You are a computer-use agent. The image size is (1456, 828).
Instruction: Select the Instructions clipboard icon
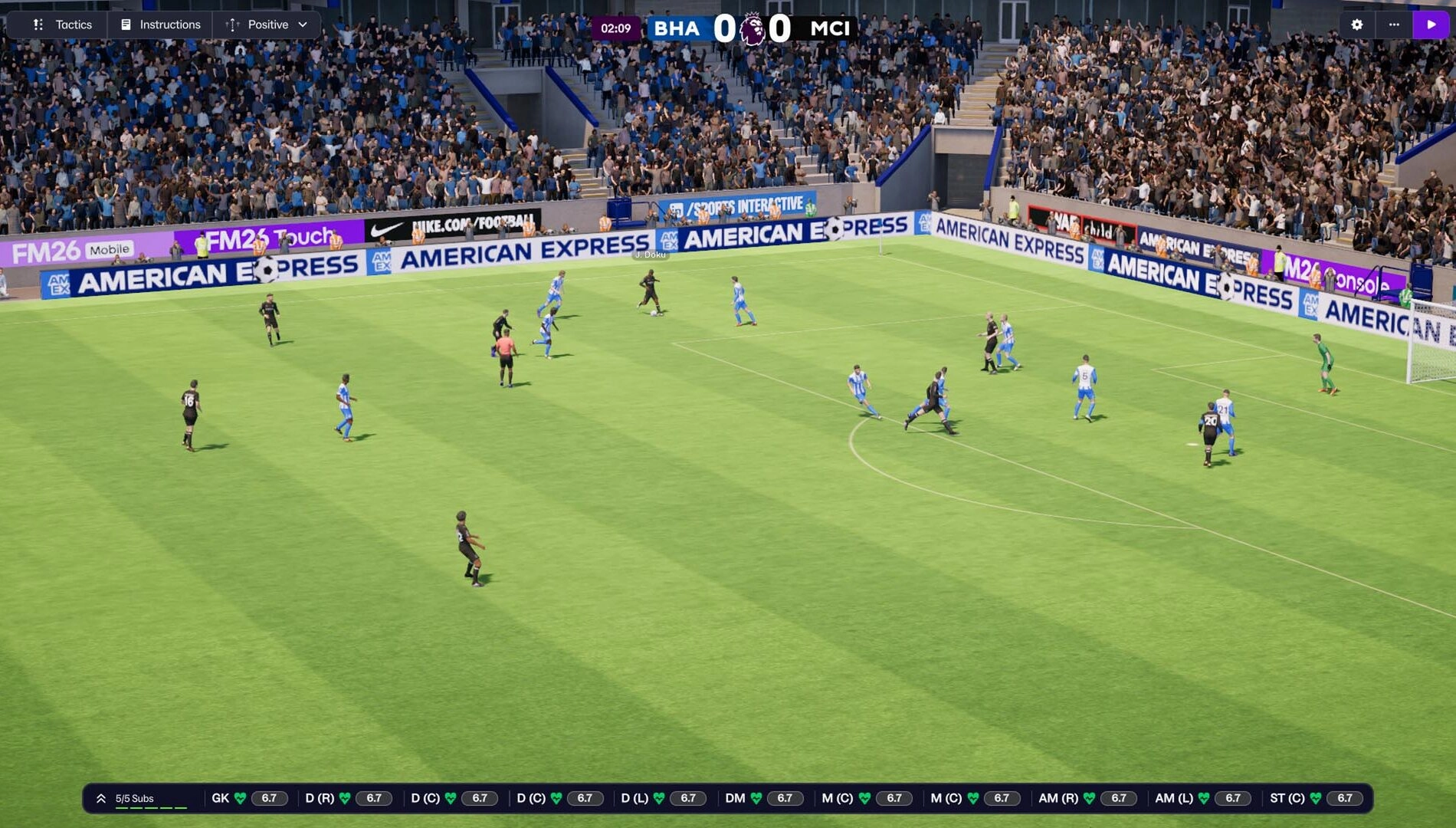tap(125, 24)
